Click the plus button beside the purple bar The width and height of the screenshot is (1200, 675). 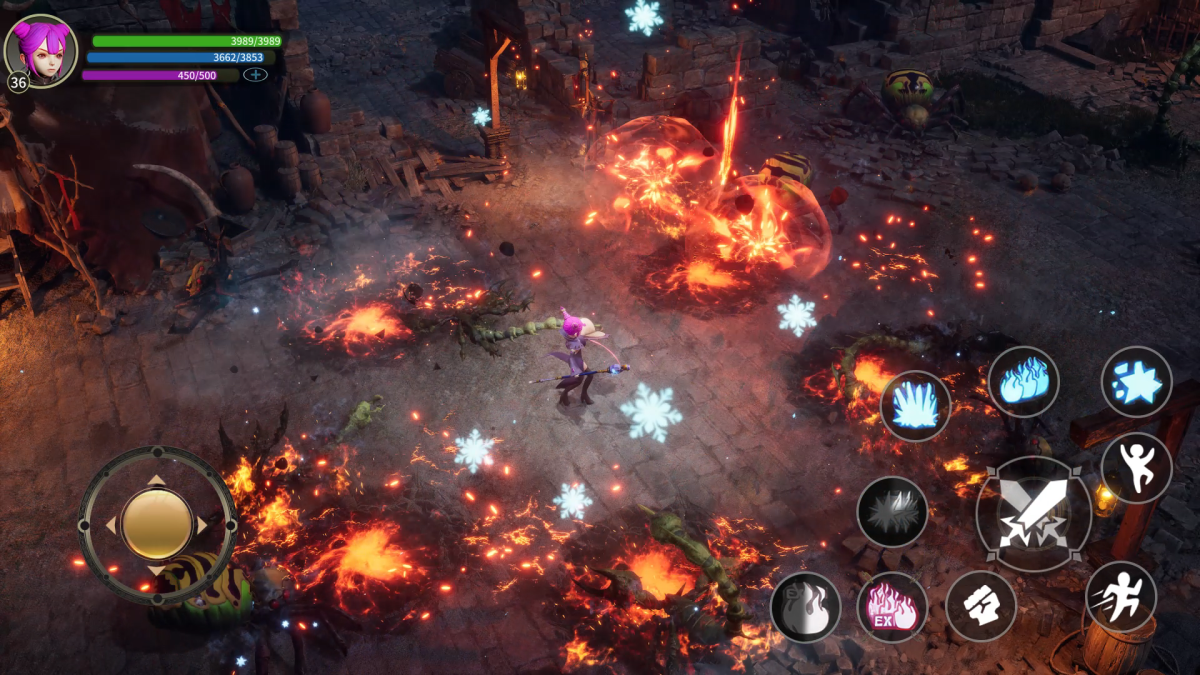coord(255,75)
